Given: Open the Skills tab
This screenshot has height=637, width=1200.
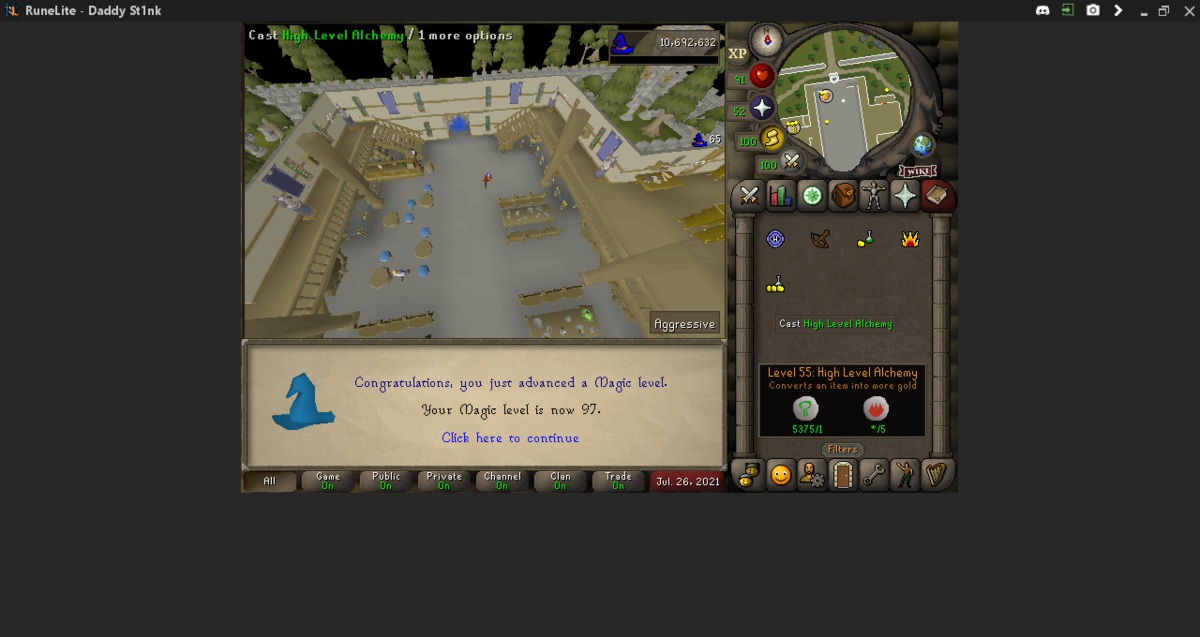Looking at the screenshot, I should click(780, 196).
